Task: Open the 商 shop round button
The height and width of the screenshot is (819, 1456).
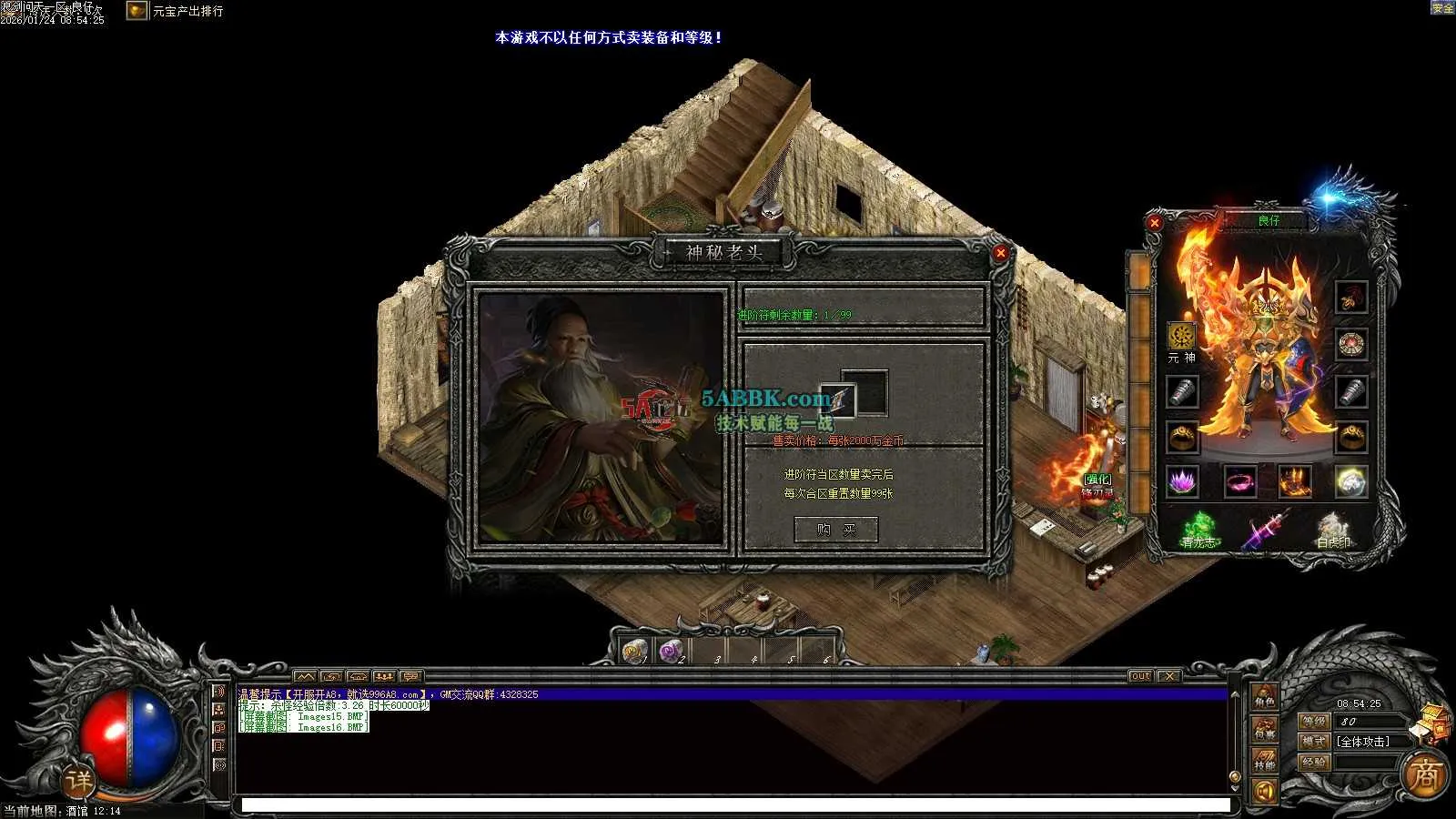Action: [1424, 775]
